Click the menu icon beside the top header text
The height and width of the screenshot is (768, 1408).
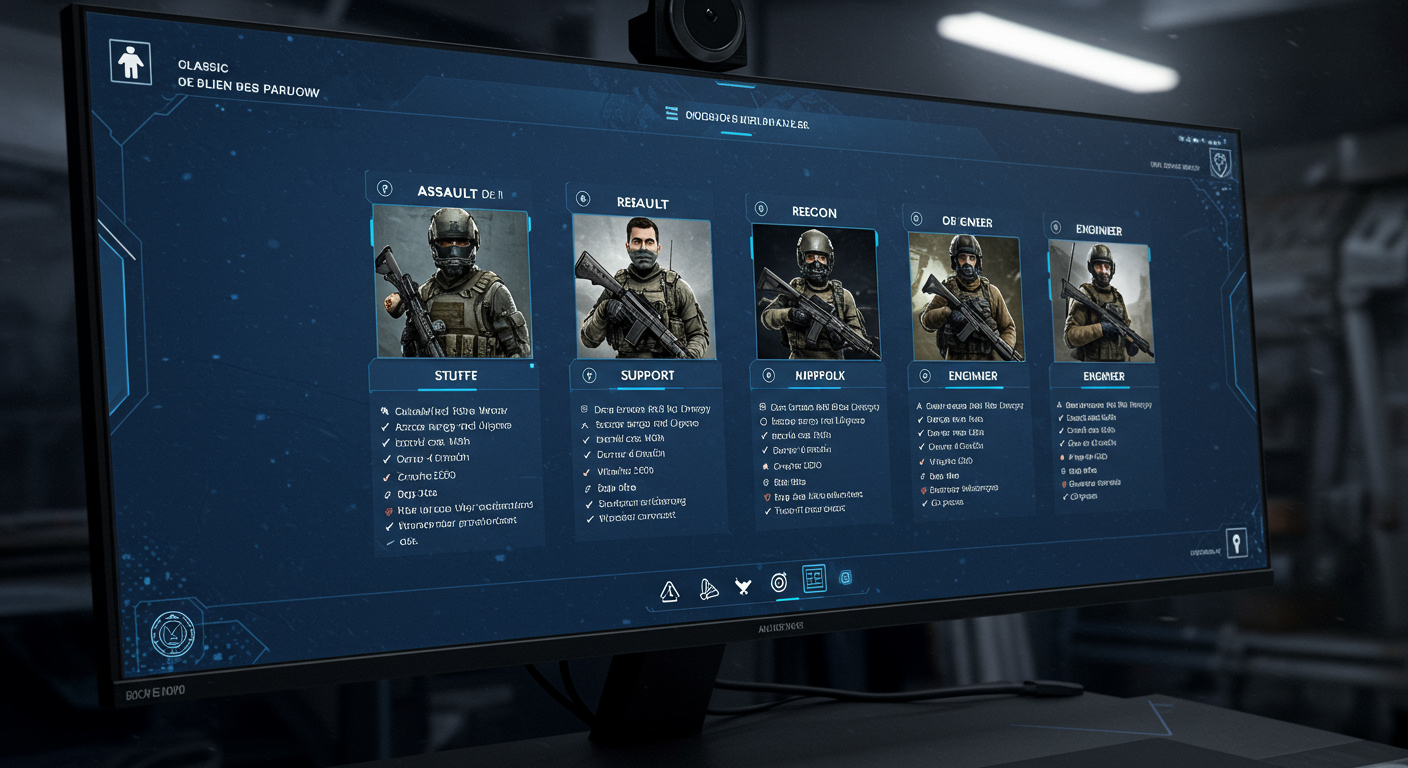point(672,116)
